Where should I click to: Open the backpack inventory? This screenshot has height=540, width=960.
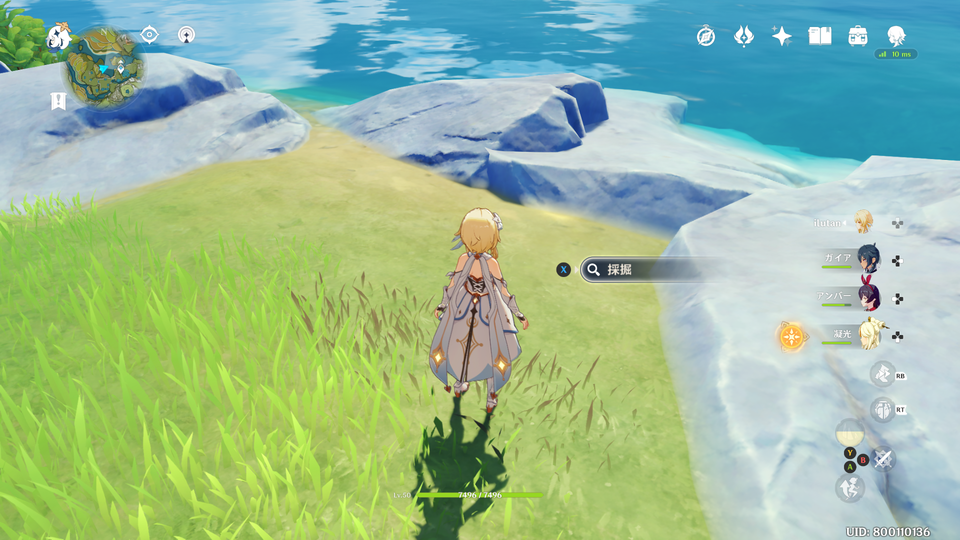858,36
